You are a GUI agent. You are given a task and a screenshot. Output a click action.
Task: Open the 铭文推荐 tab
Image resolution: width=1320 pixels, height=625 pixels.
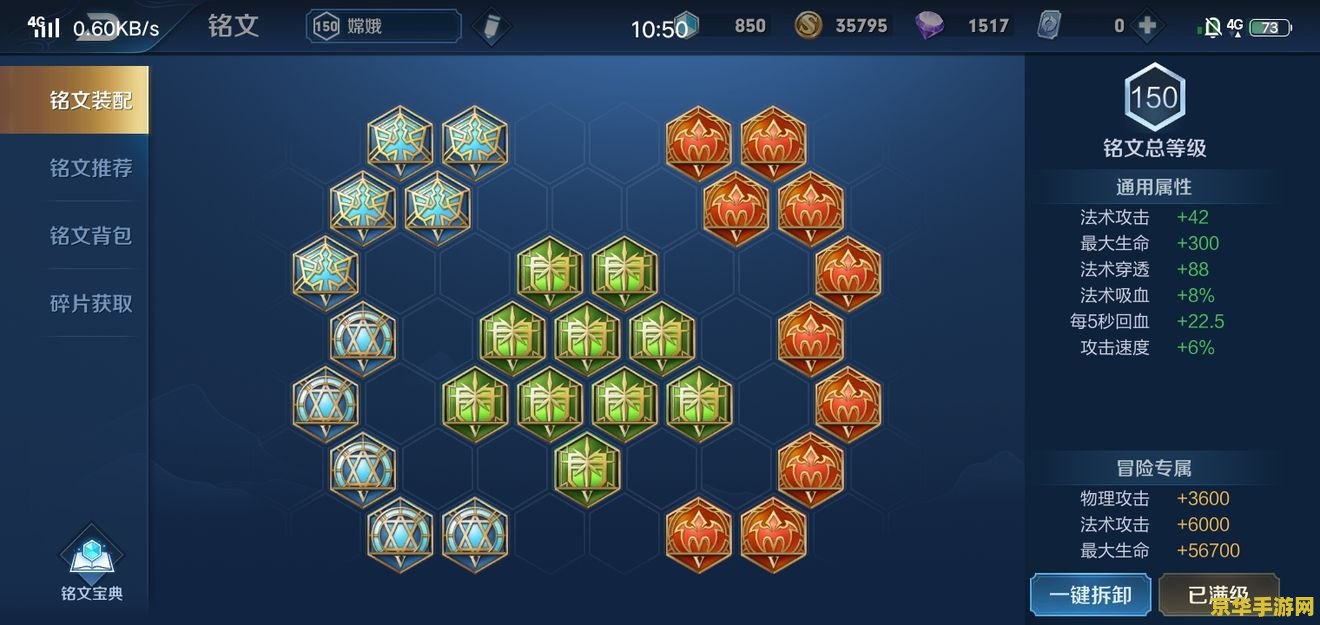[90, 168]
